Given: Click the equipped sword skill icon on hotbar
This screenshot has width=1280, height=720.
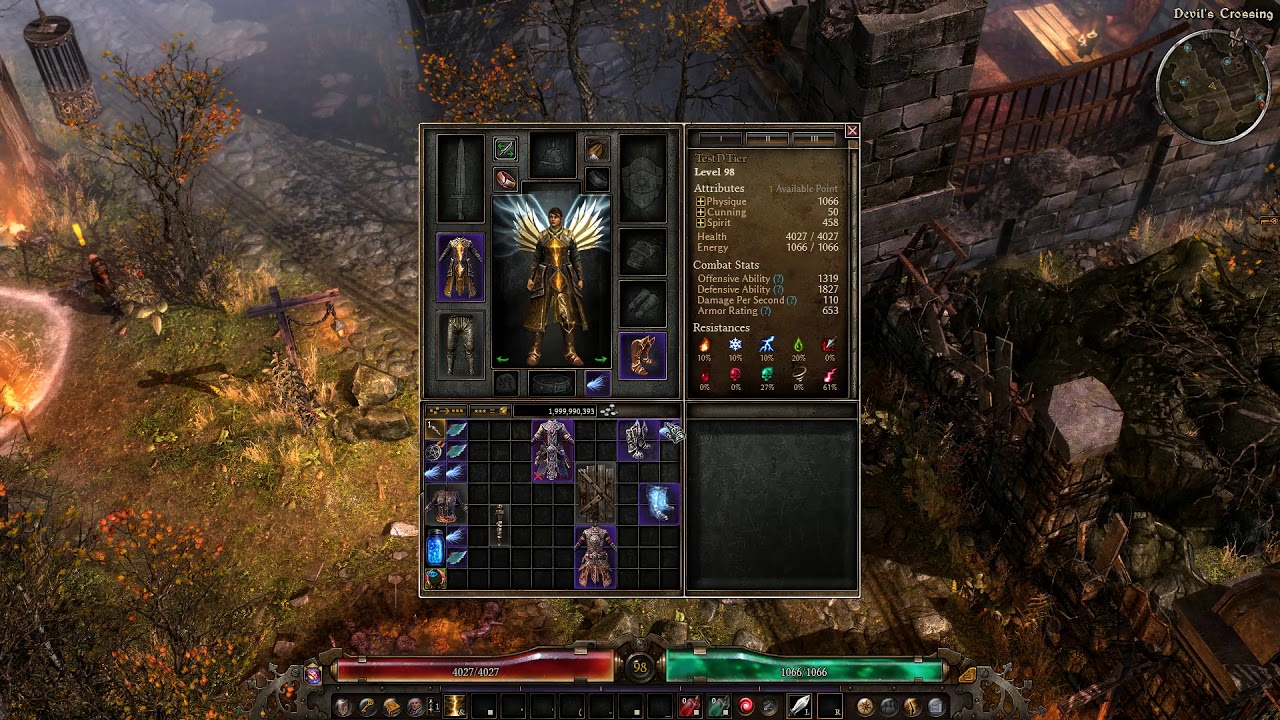Looking at the screenshot, I should coord(799,705).
